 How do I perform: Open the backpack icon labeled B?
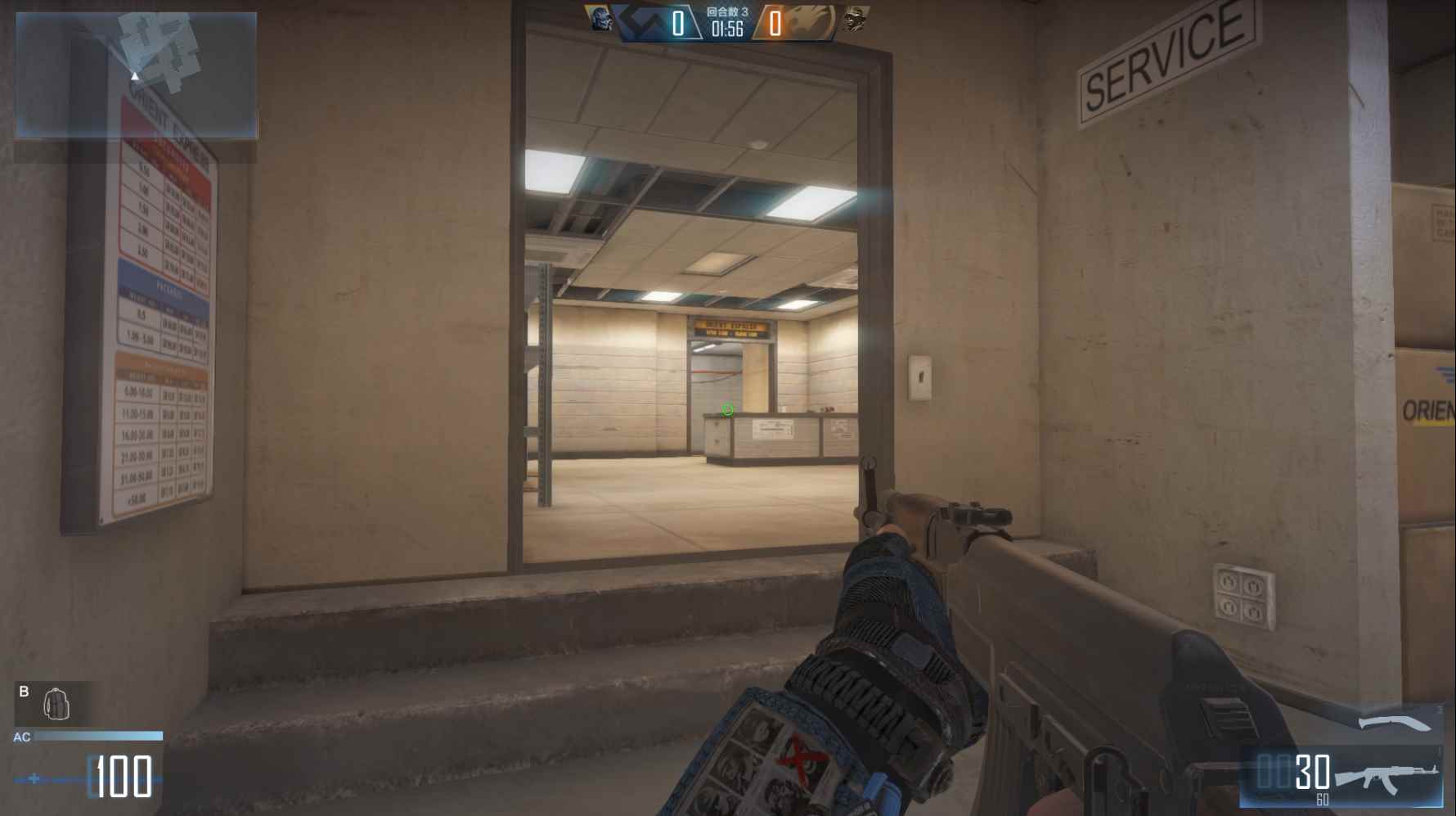tap(56, 704)
